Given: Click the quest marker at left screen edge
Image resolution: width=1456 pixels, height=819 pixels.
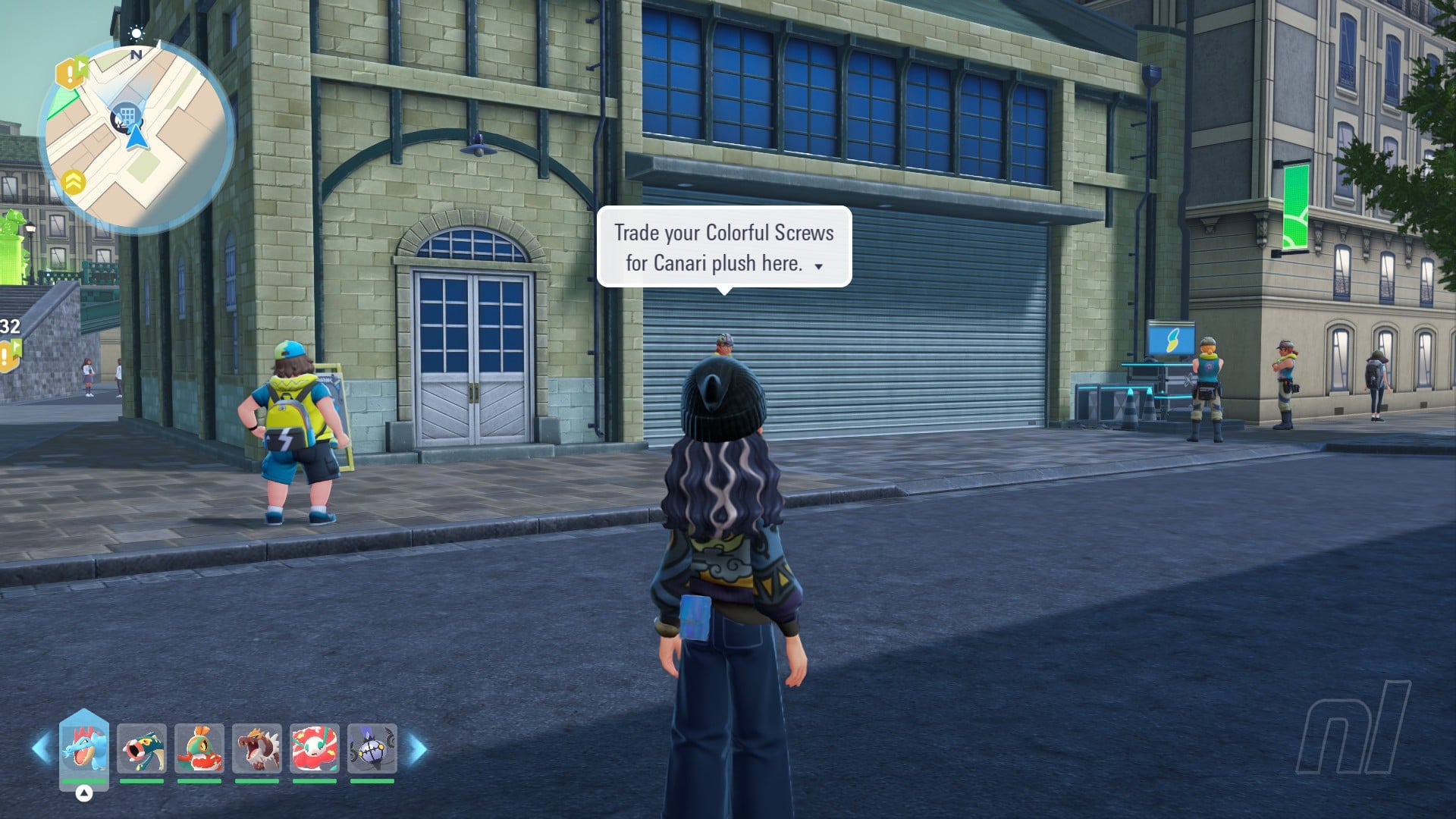Looking at the screenshot, I should point(9,355).
